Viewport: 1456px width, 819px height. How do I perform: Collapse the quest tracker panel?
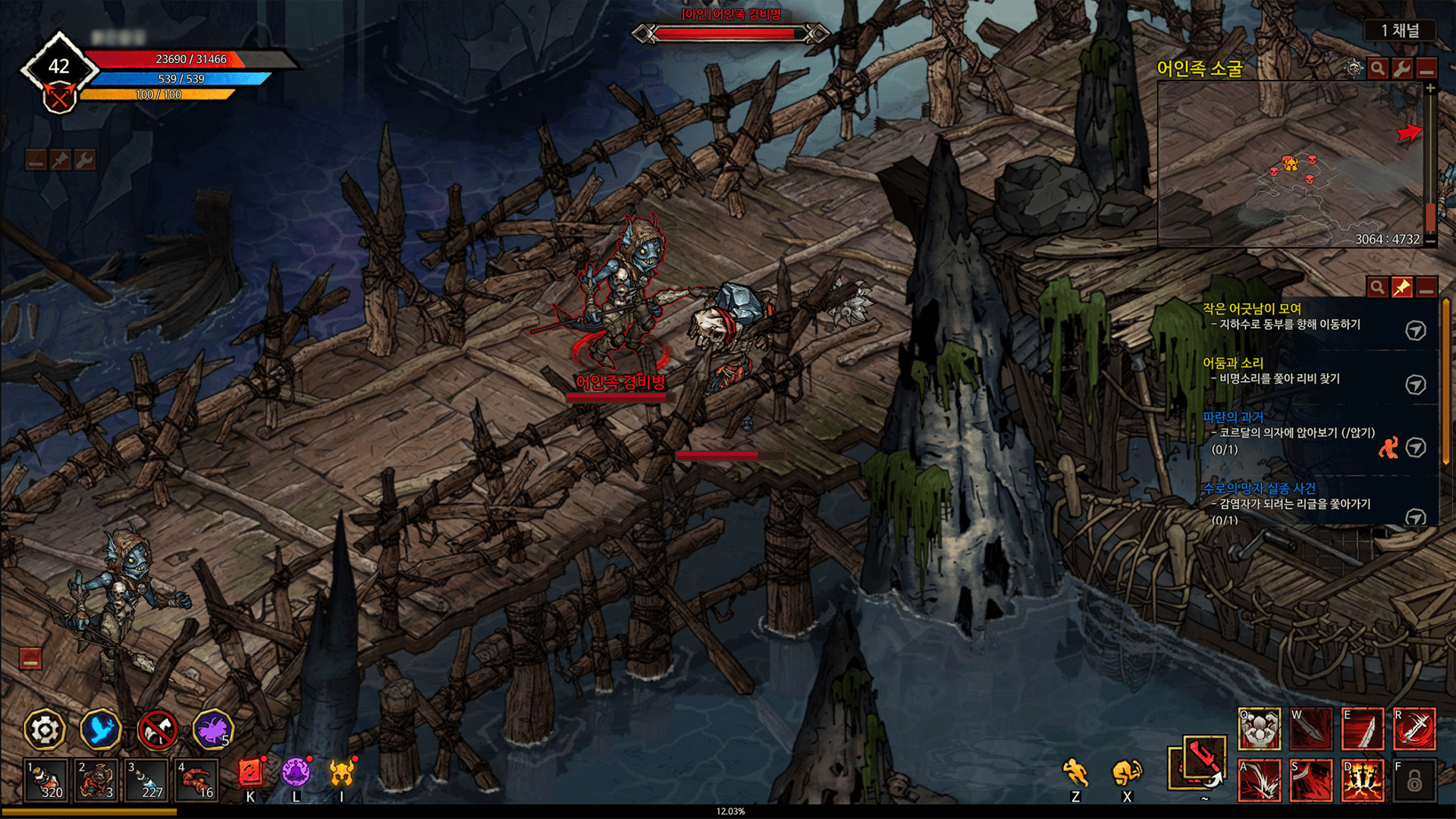click(1426, 287)
